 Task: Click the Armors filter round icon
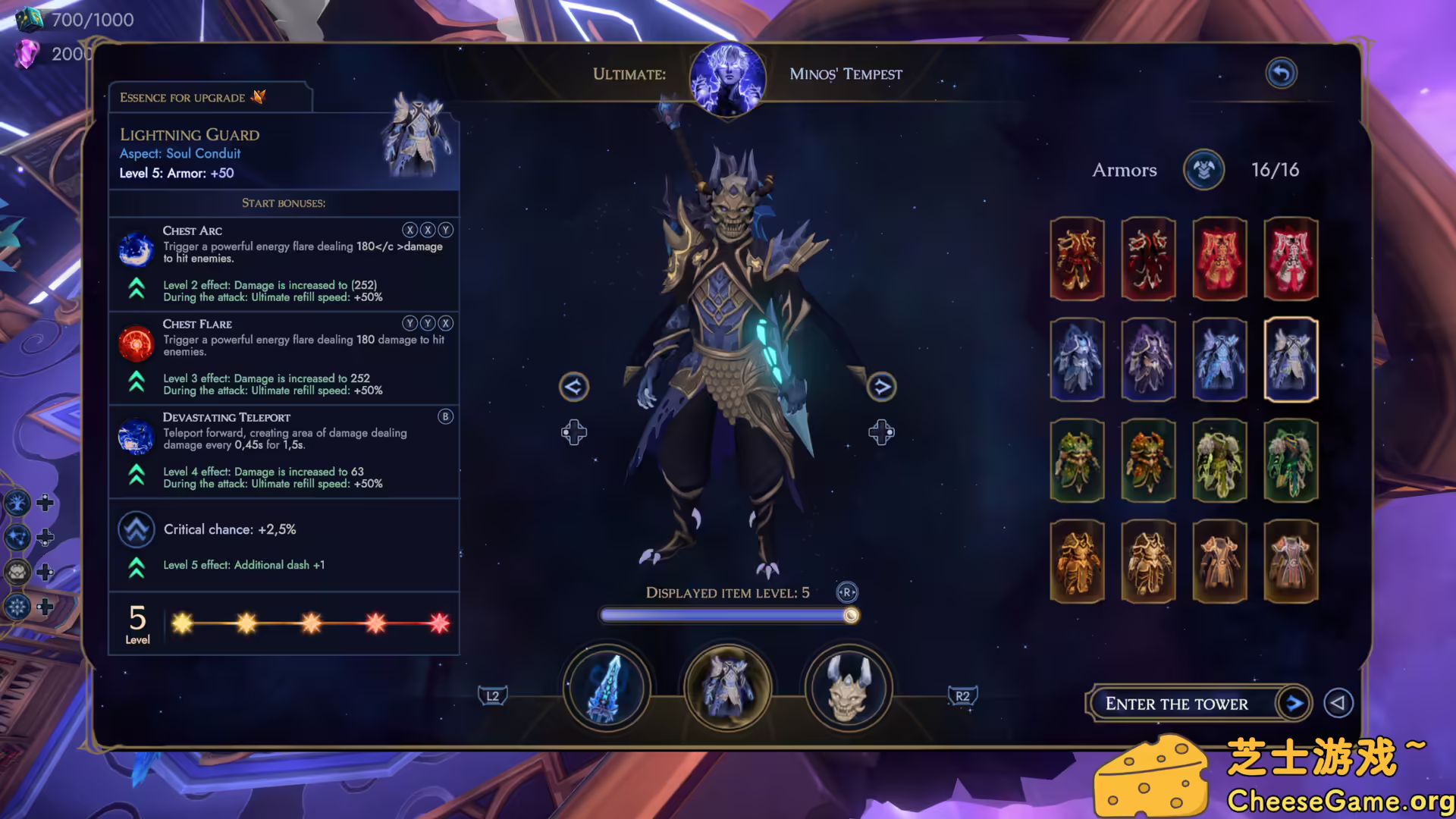pos(1203,169)
